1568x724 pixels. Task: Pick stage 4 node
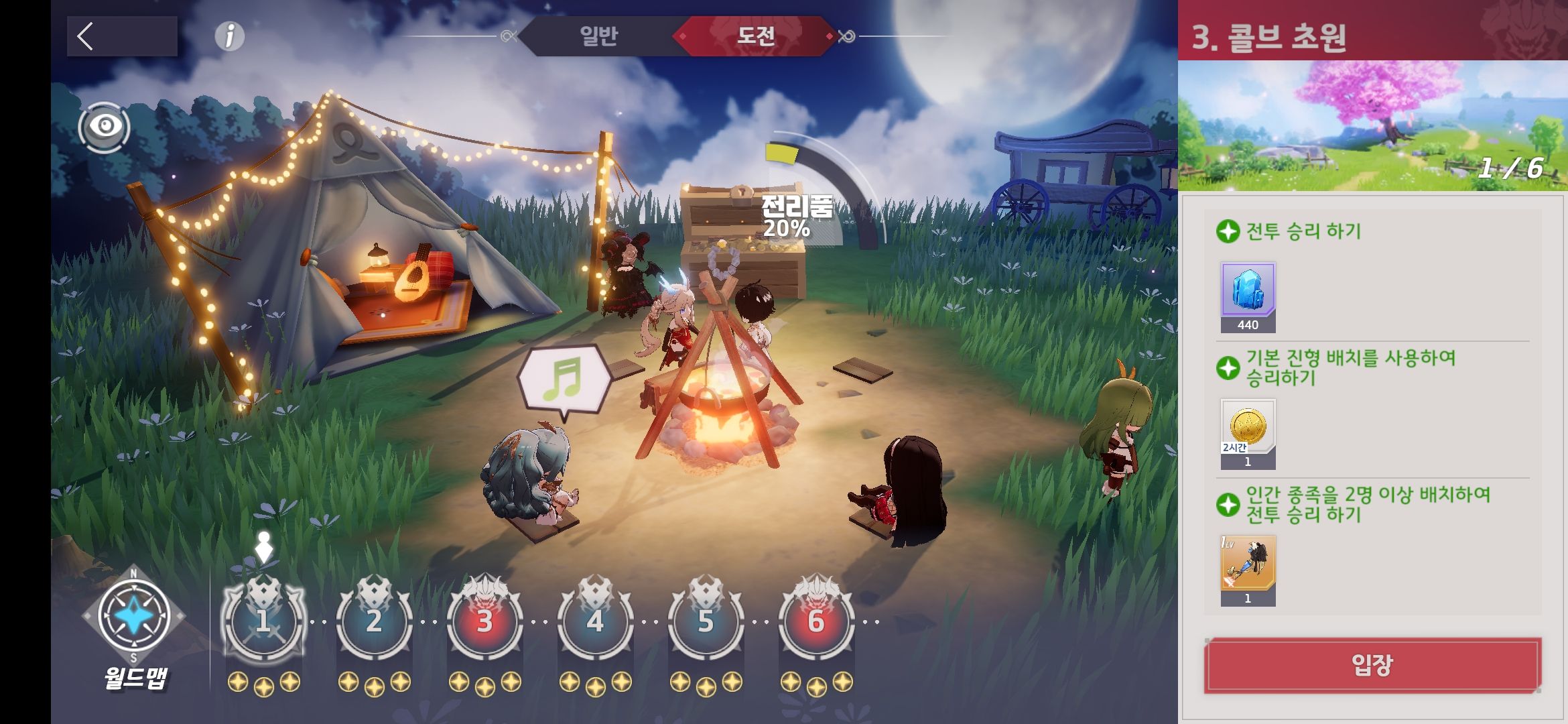click(x=595, y=621)
